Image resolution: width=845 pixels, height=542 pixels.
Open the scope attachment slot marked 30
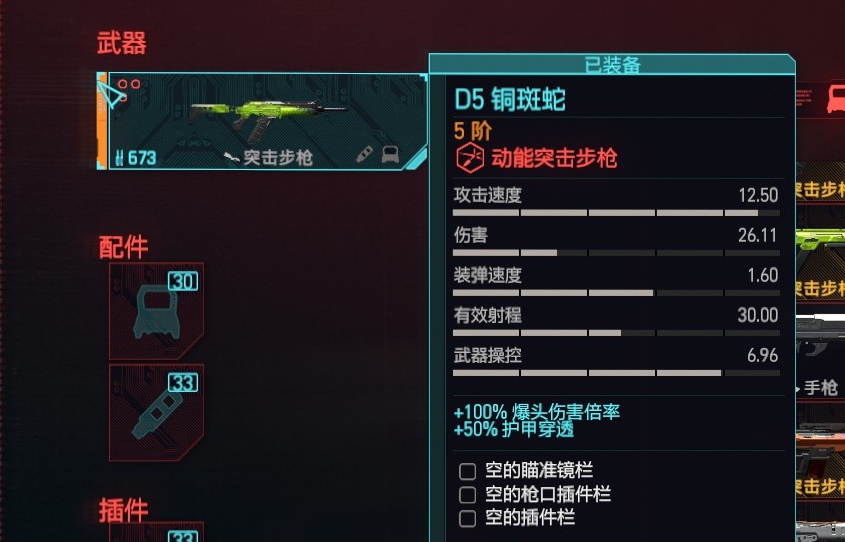[x=156, y=310]
